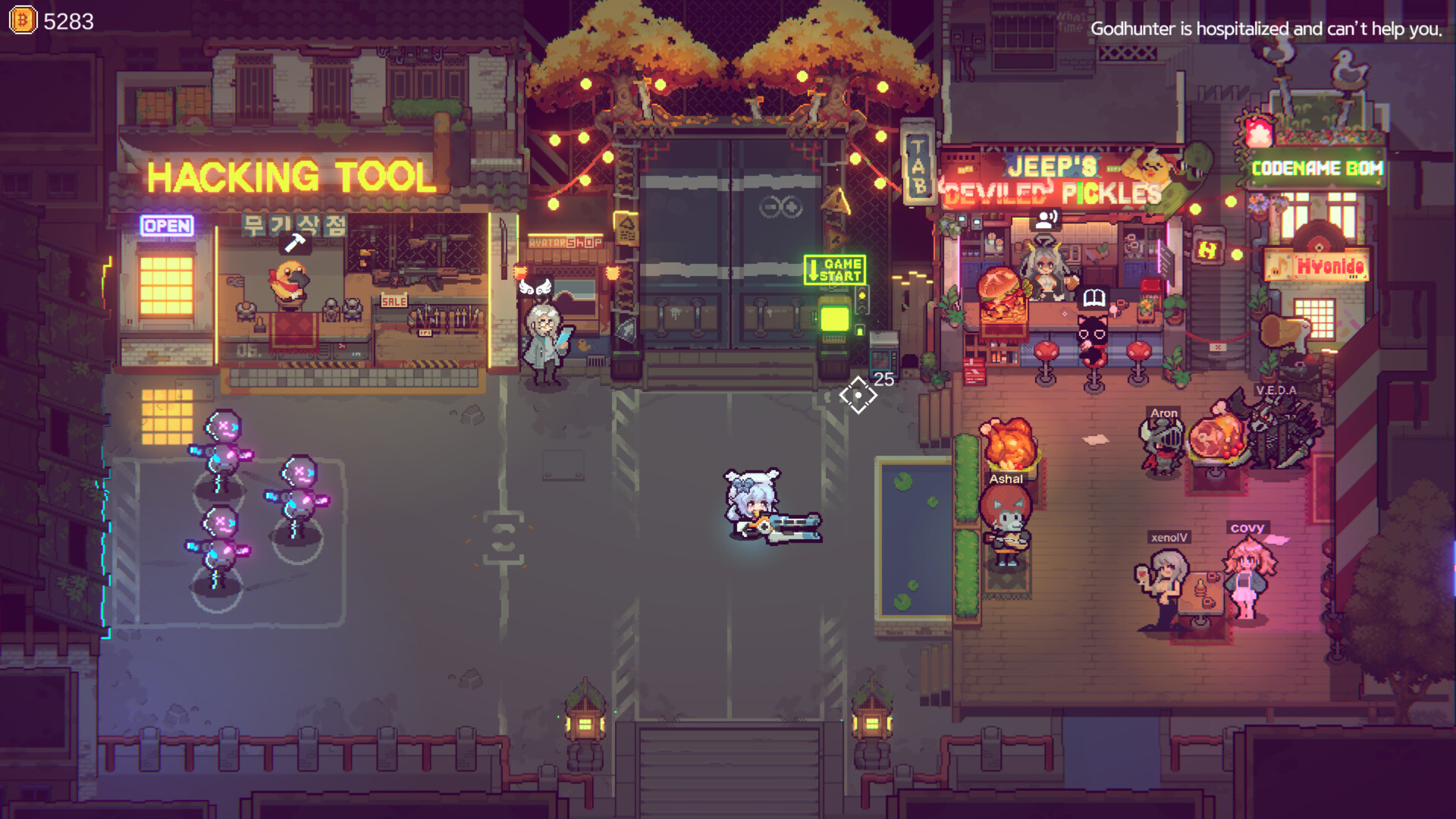The width and height of the screenshot is (1456, 819).
Task: Select the crosshair reticle showing 25 ammo
Action: pos(858,394)
